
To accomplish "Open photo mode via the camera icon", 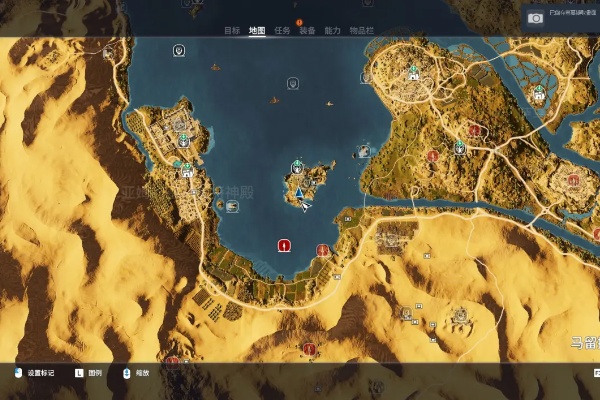I will (x=536, y=18).
